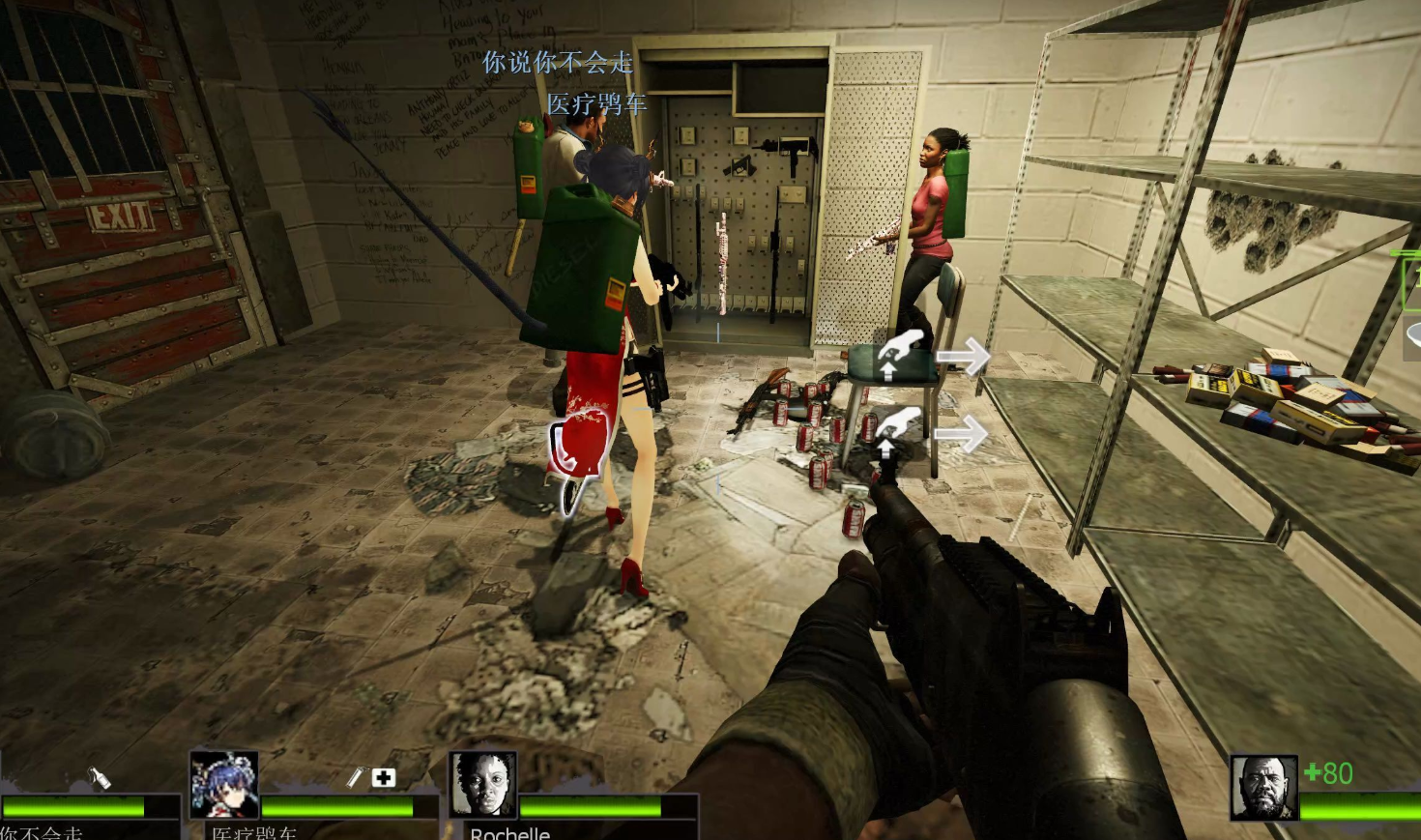Click the bearded player portrait
This screenshot has height=840, width=1421.
click(1263, 787)
